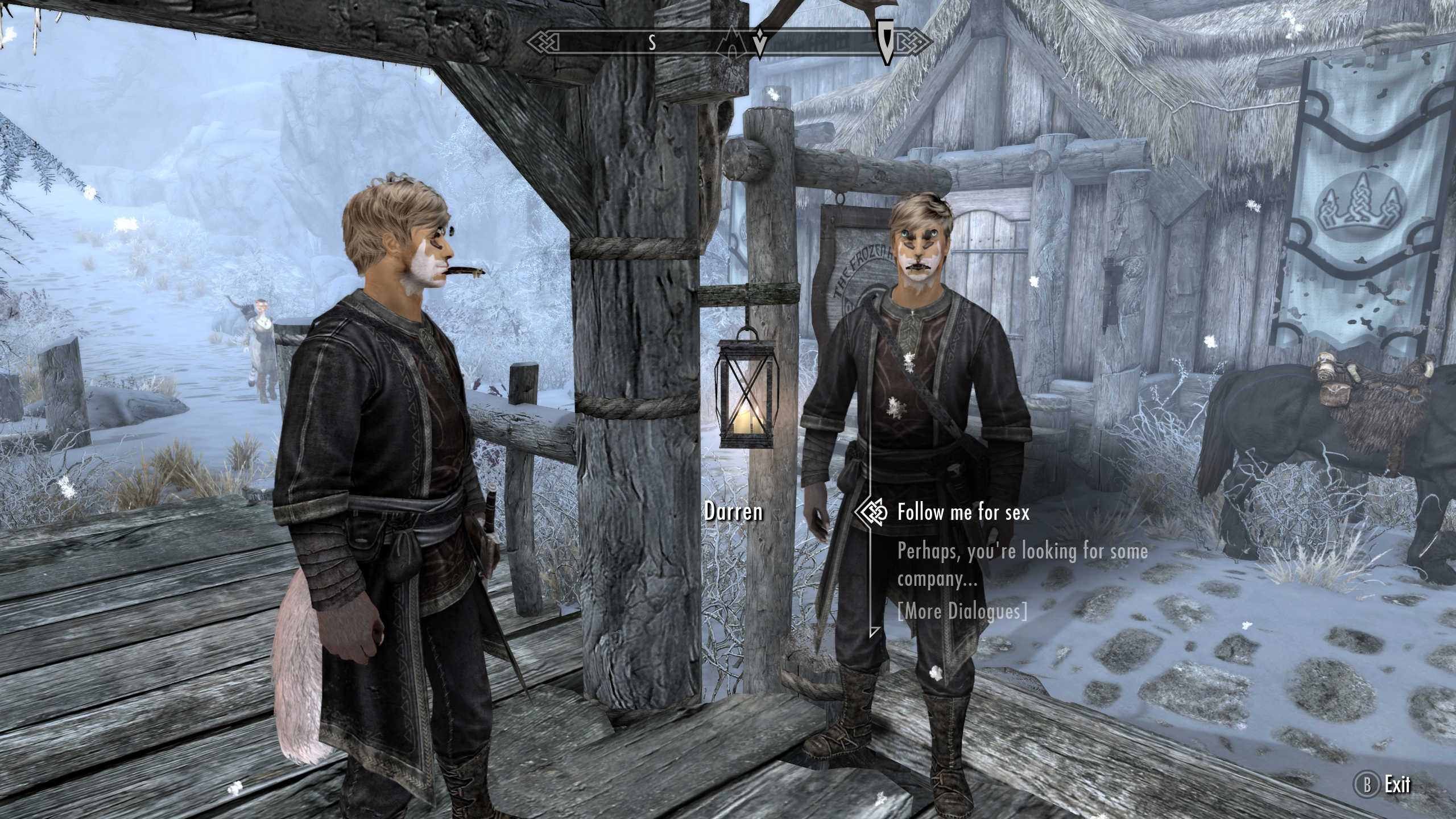This screenshot has height=819, width=1456.
Task: Click the S direction letter on the compass
Action: coord(652,41)
